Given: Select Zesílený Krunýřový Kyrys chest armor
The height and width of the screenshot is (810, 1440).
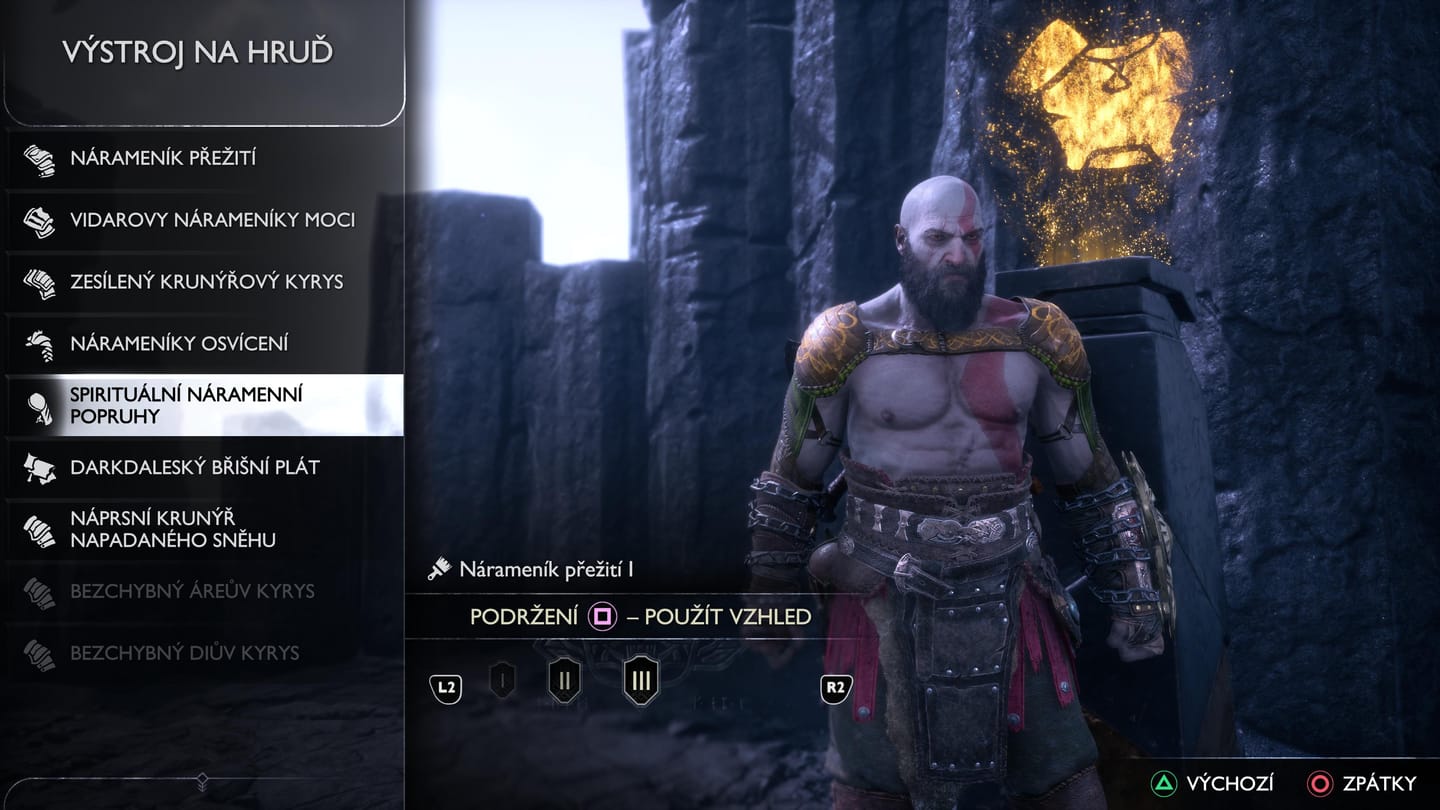Looking at the screenshot, I should 205,282.
